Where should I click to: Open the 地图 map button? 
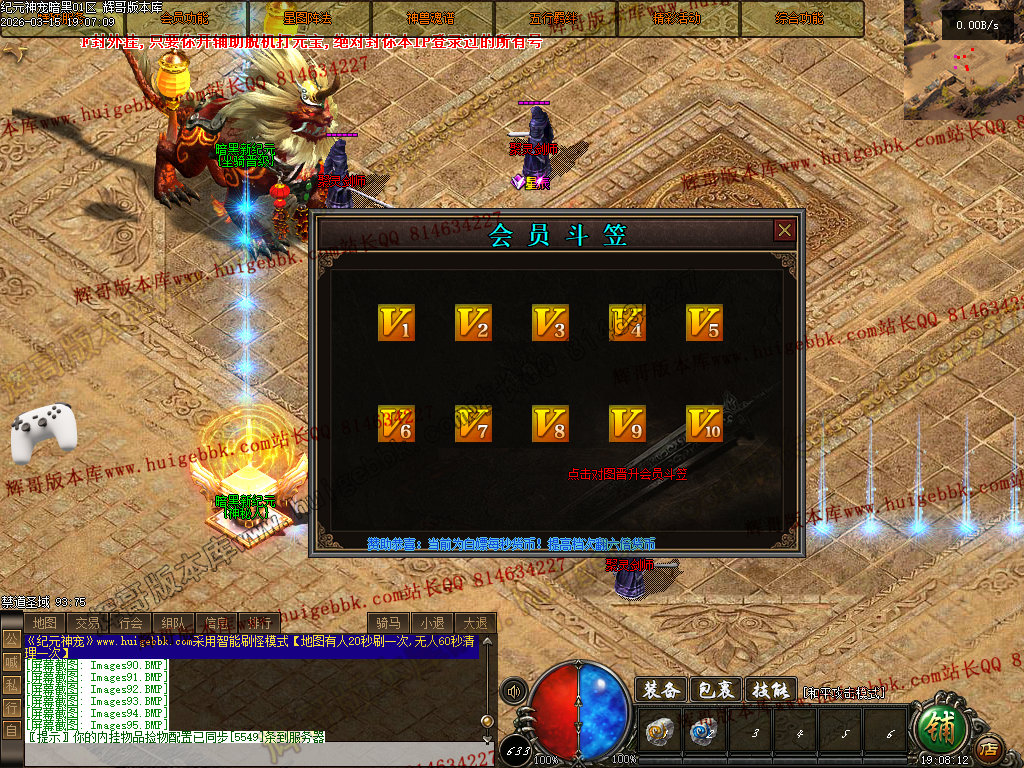44,623
